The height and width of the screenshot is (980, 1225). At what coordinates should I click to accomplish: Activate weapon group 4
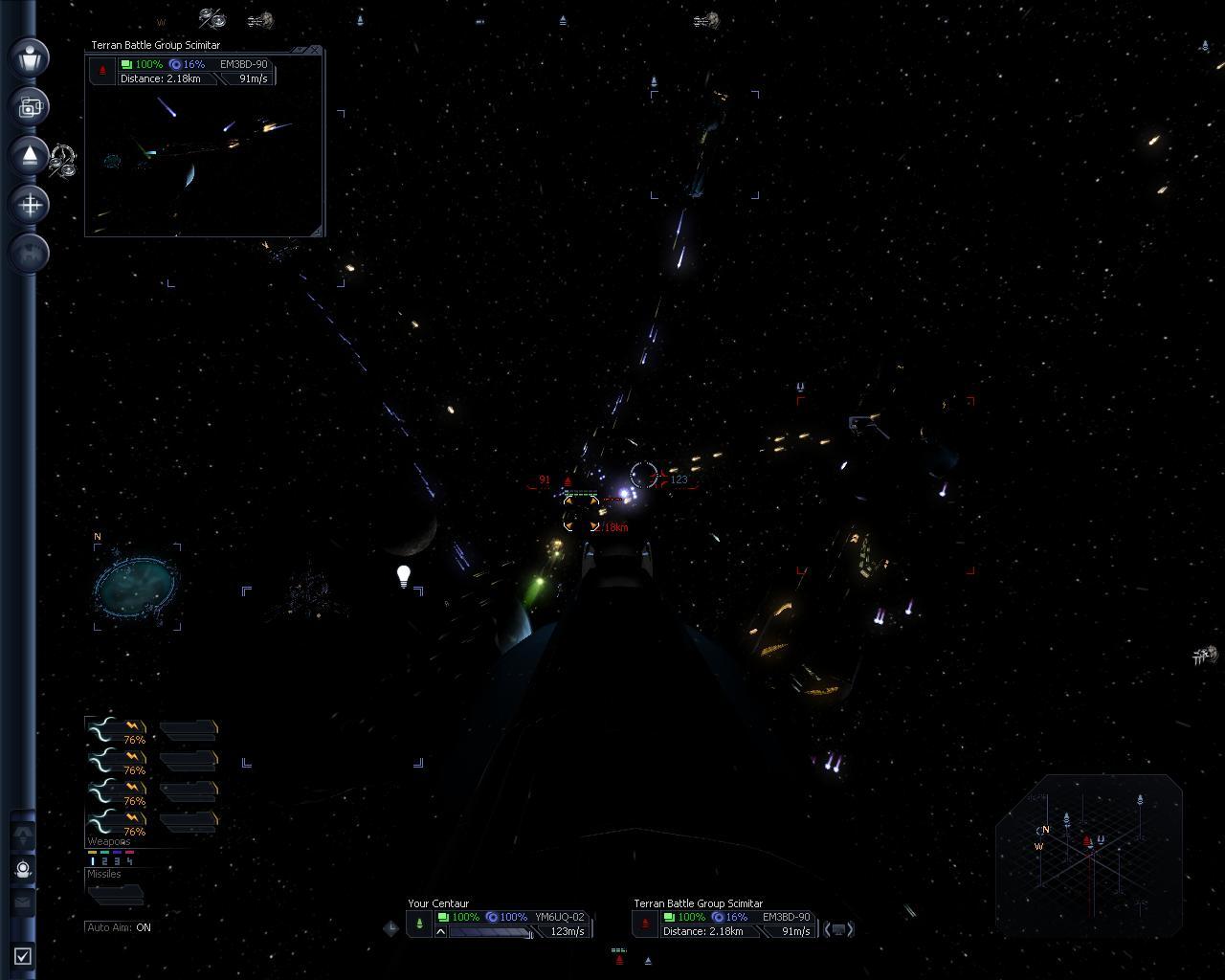tap(129, 861)
